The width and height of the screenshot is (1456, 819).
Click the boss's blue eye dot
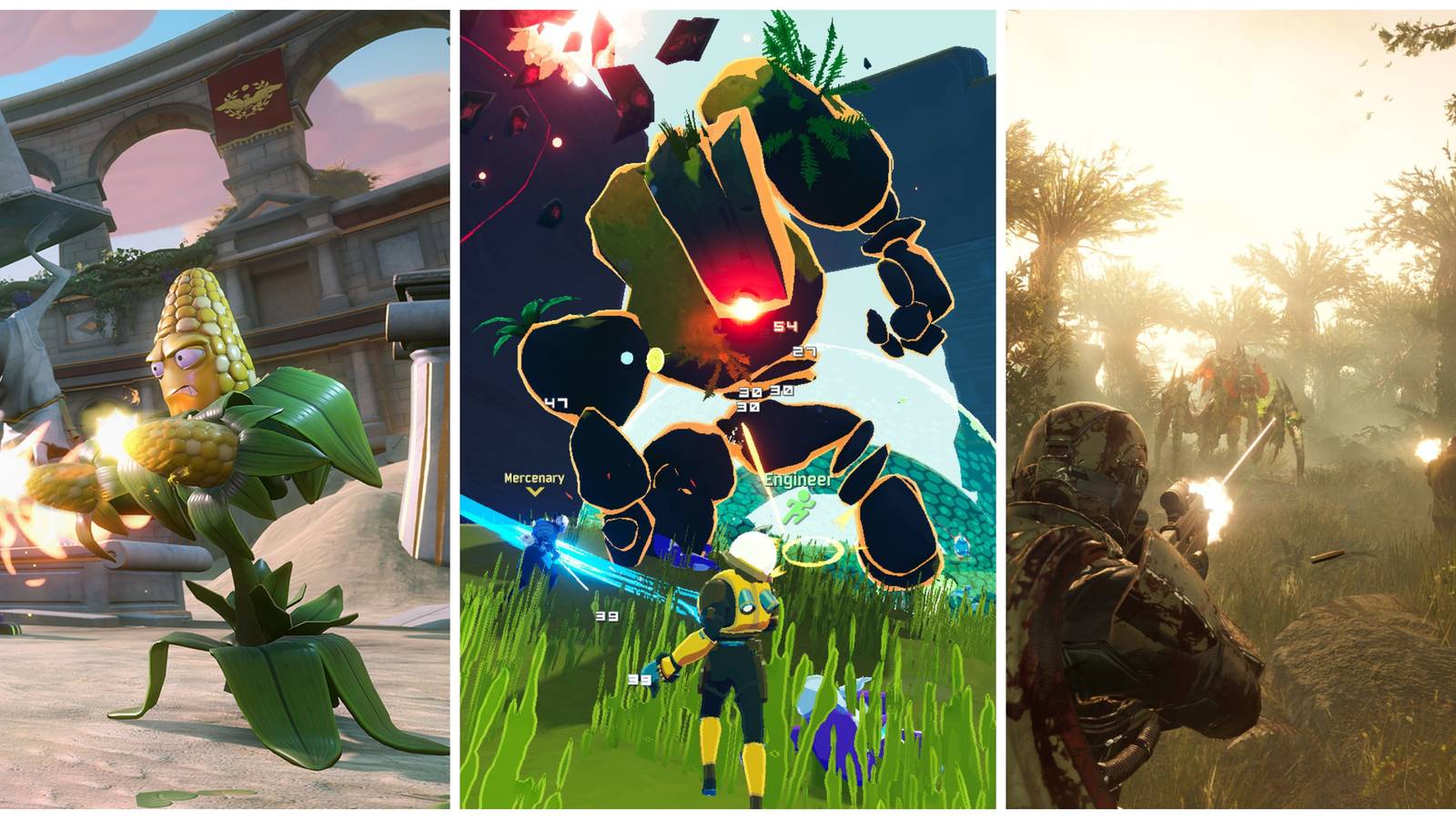click(x=627, y=356)
